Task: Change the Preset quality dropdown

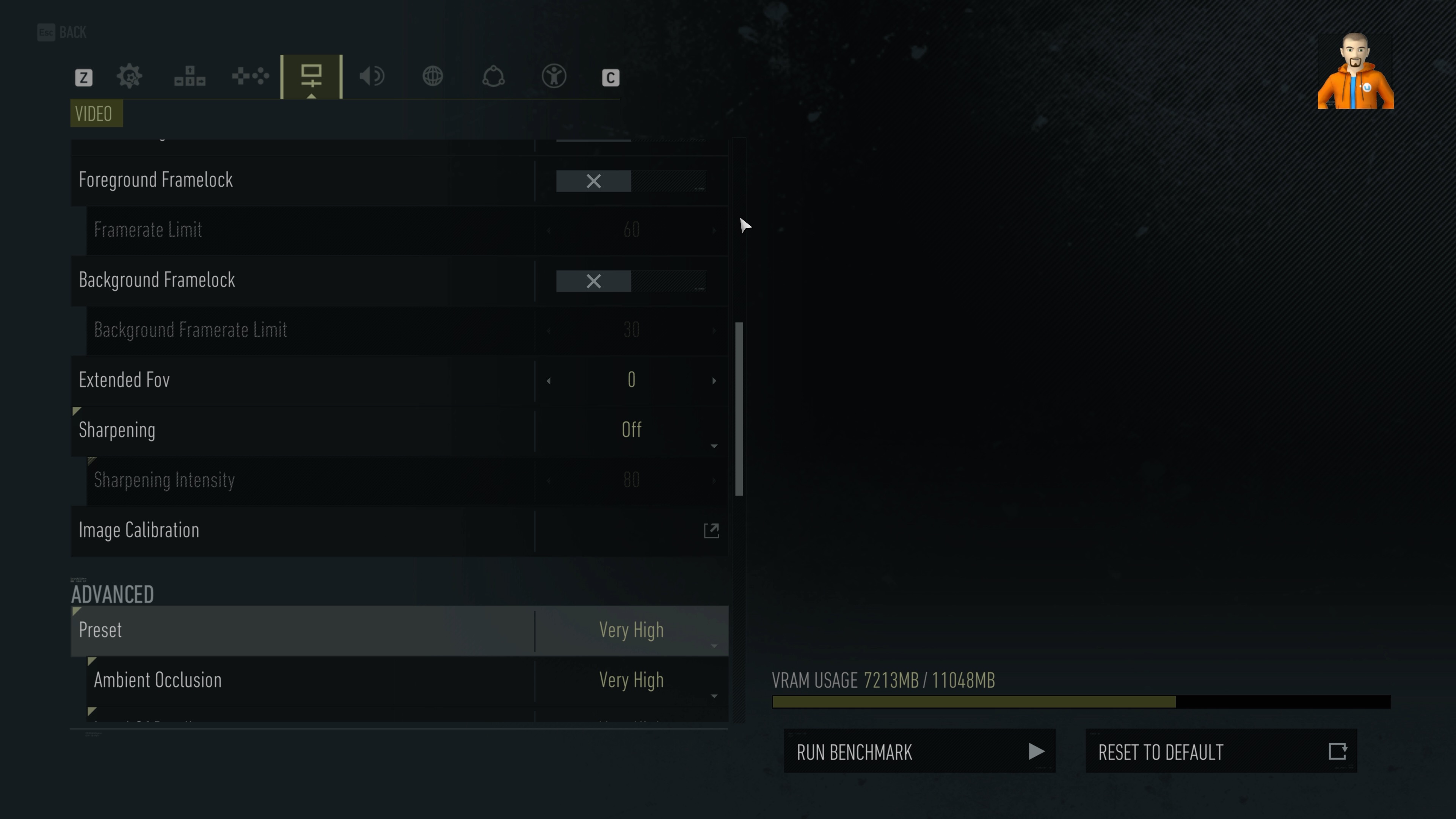Action: click(631, 630)
